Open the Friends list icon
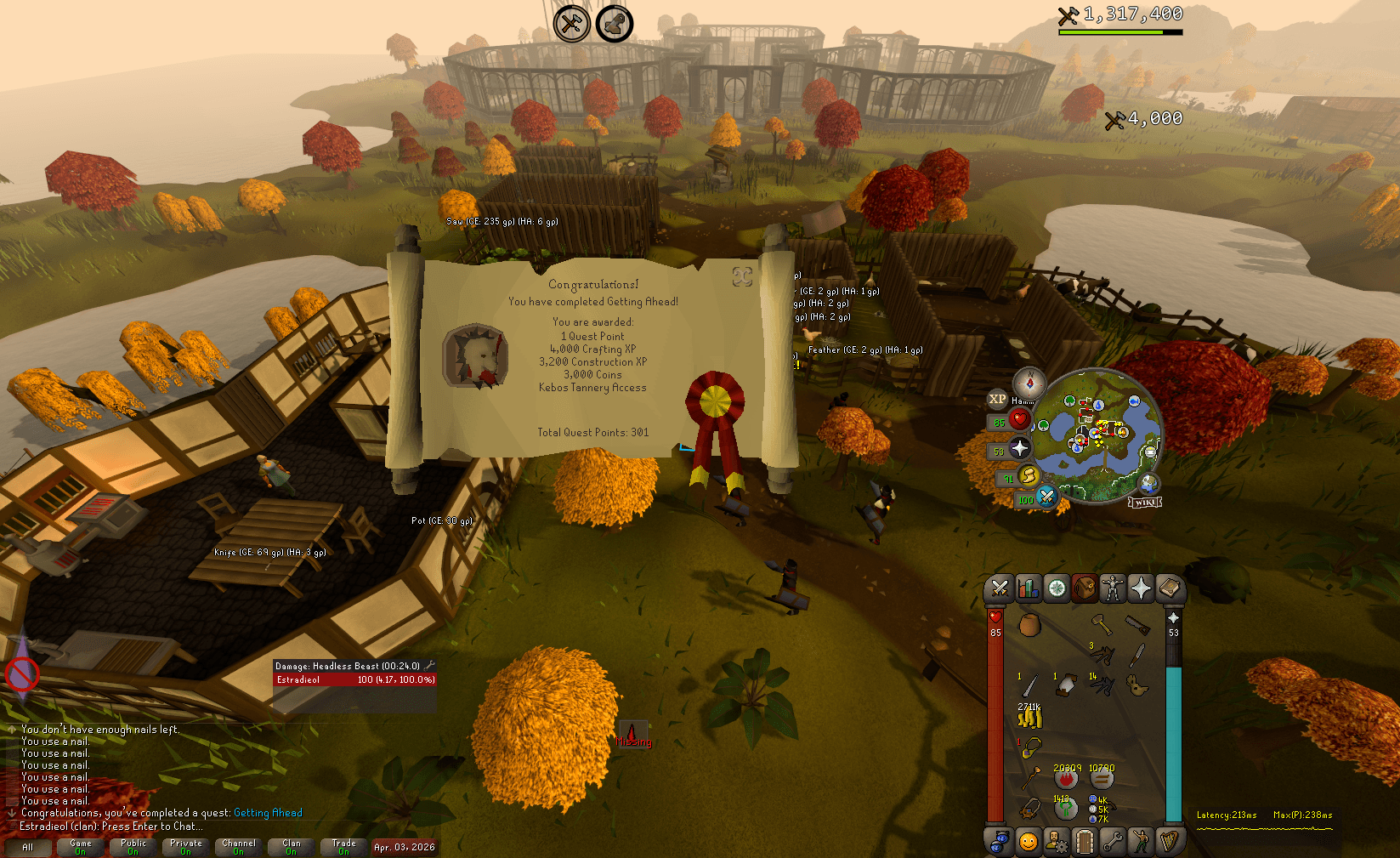1400x858 pixels. coord(1000,840)
